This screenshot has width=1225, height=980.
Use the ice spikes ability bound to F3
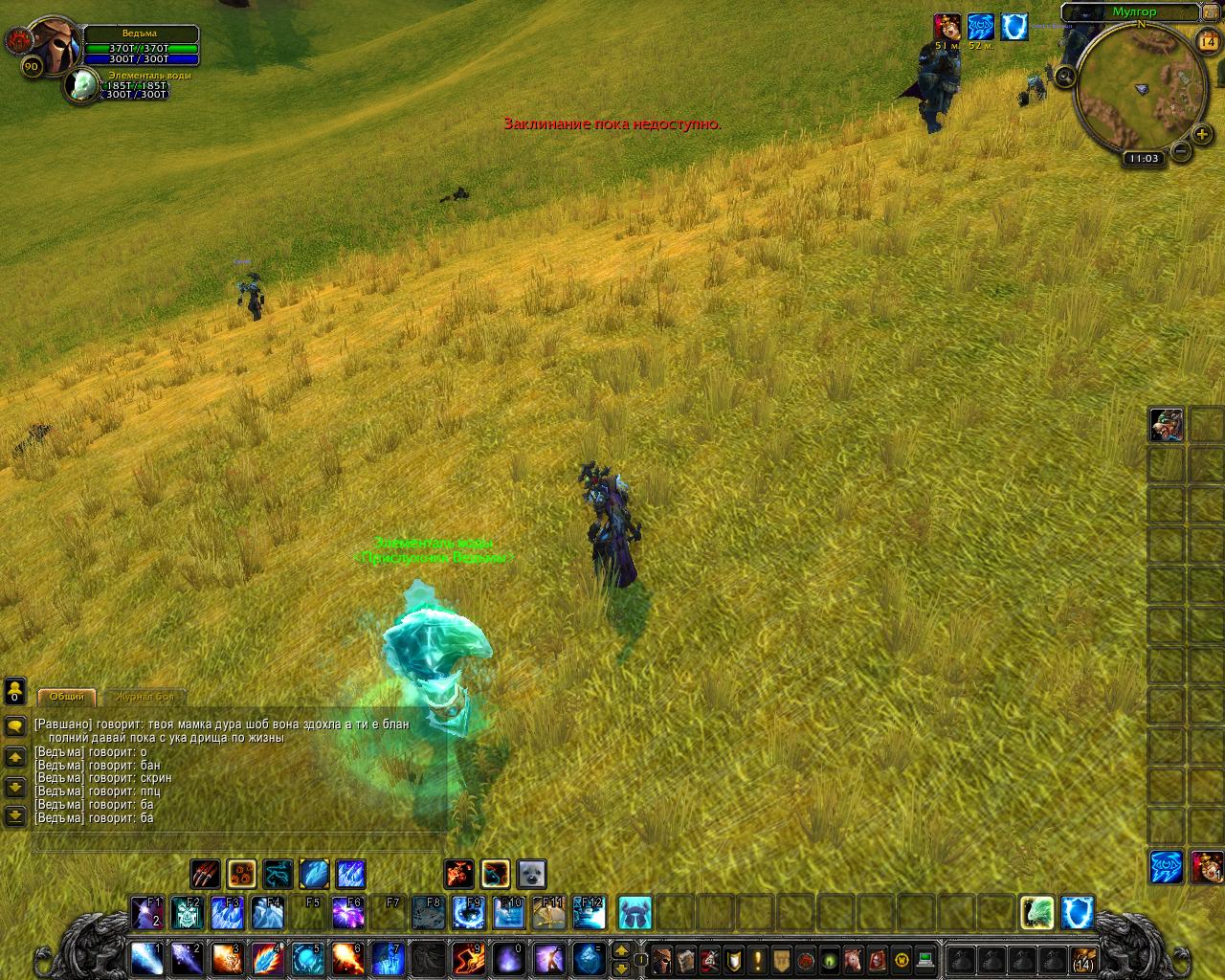[228, 913]
